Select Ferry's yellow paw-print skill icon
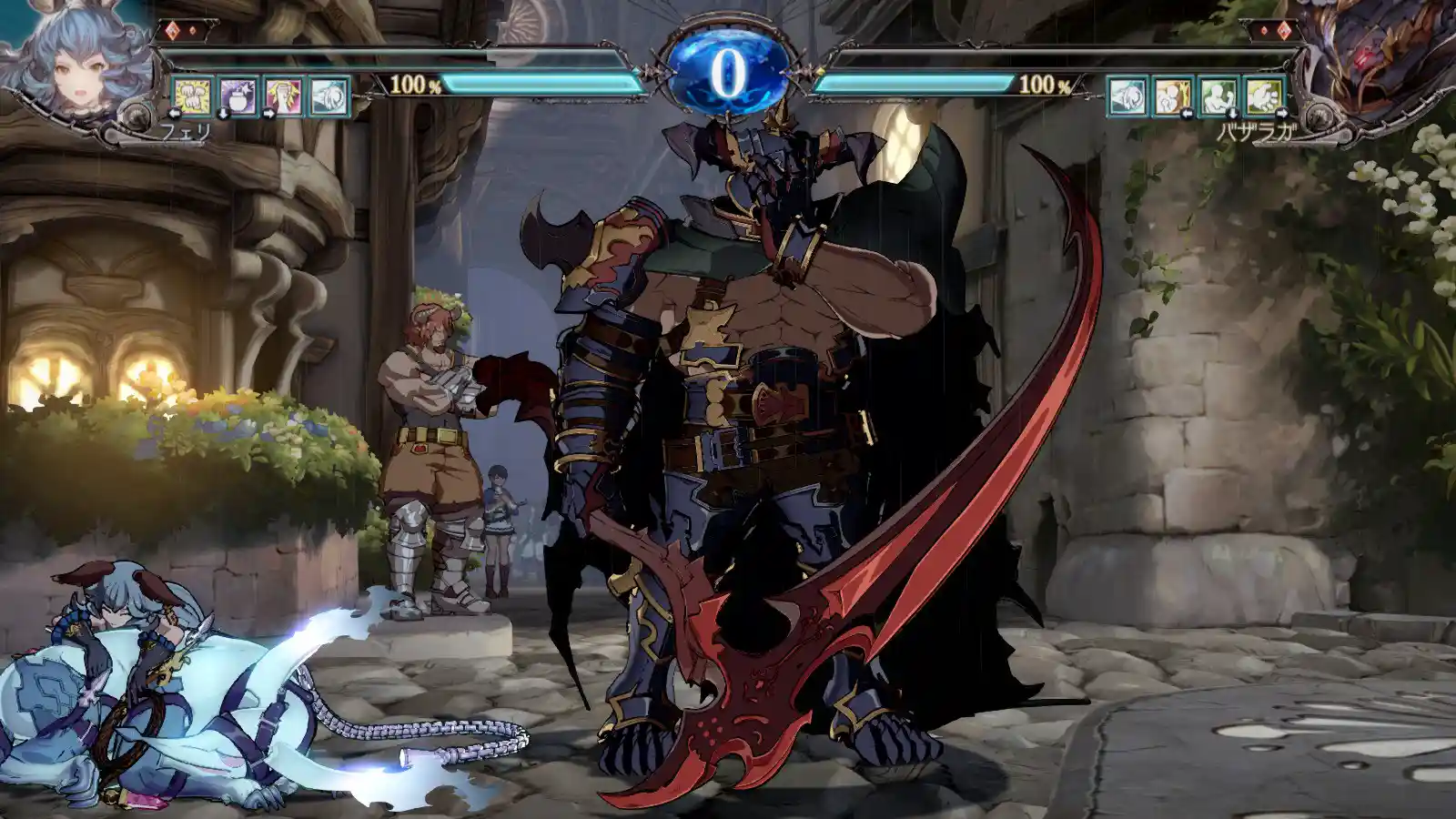The image size is (1456, 819). [x=193, y=96]
